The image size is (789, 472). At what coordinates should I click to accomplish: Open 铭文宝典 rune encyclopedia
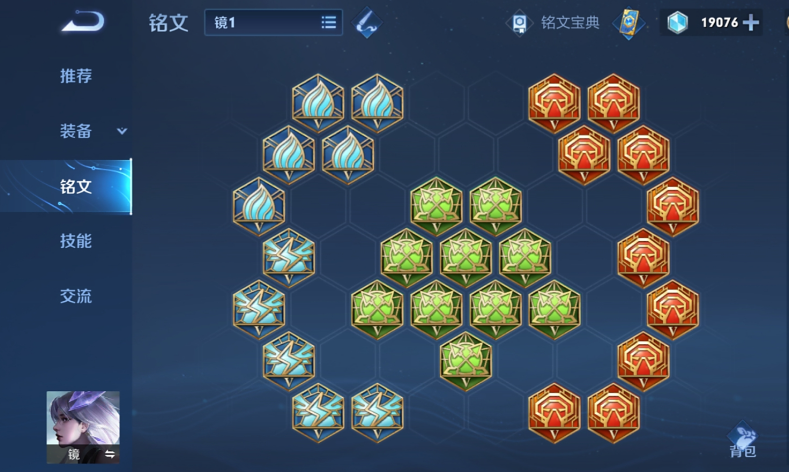coord(556,22)
